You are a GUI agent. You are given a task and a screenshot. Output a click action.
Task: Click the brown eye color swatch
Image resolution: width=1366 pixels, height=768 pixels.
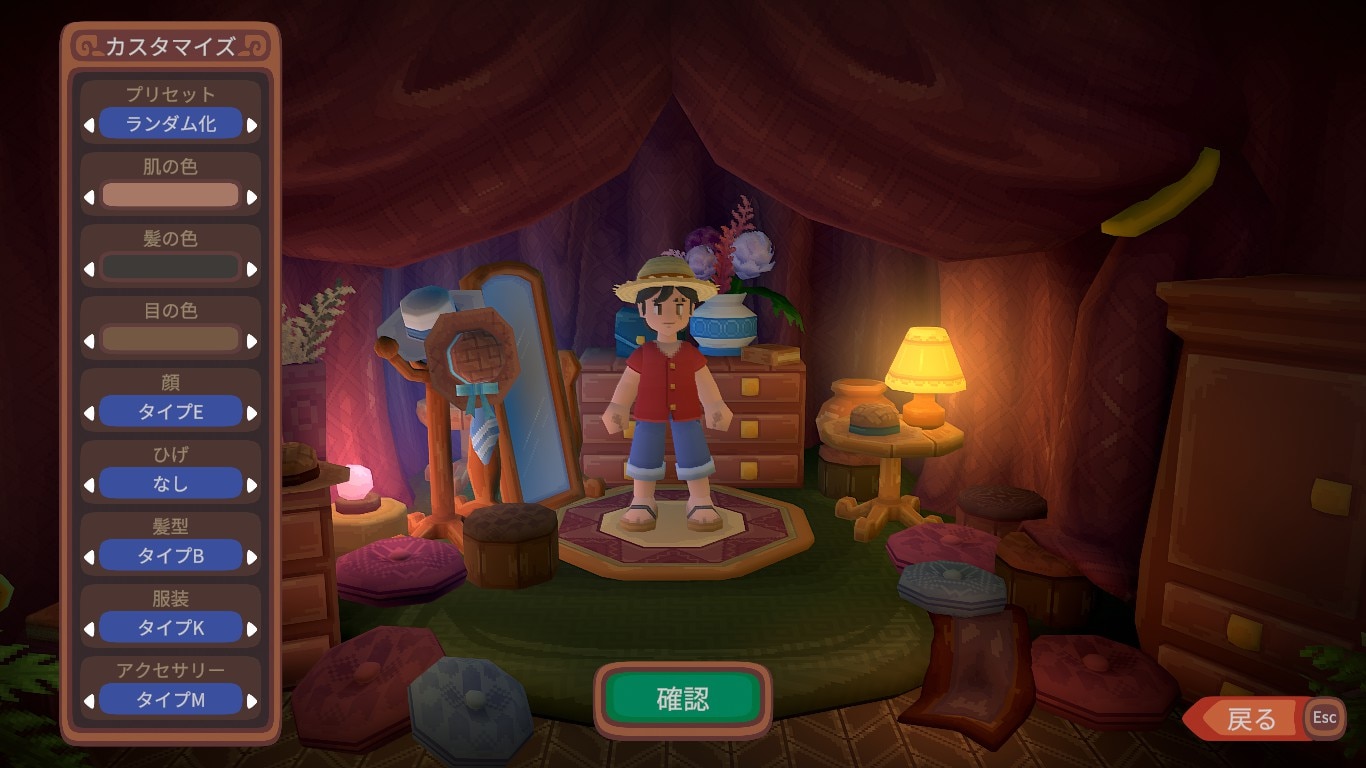(168, 339)
